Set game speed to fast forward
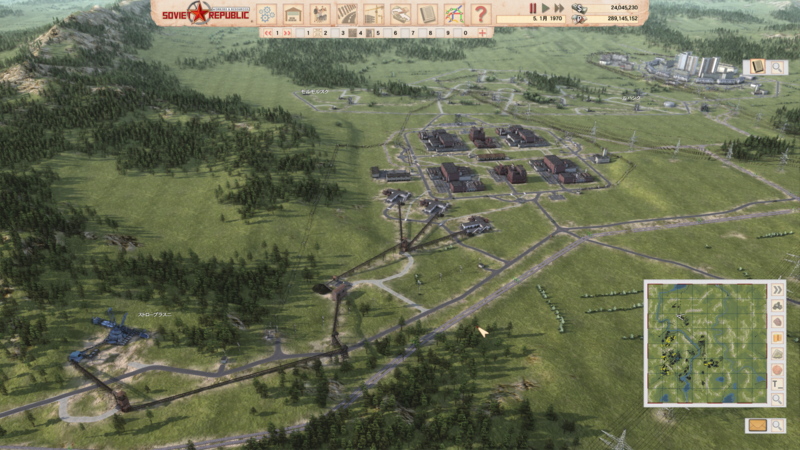This screenshot has width=800, height=450. pyautogui.click(x=559, y=7)
